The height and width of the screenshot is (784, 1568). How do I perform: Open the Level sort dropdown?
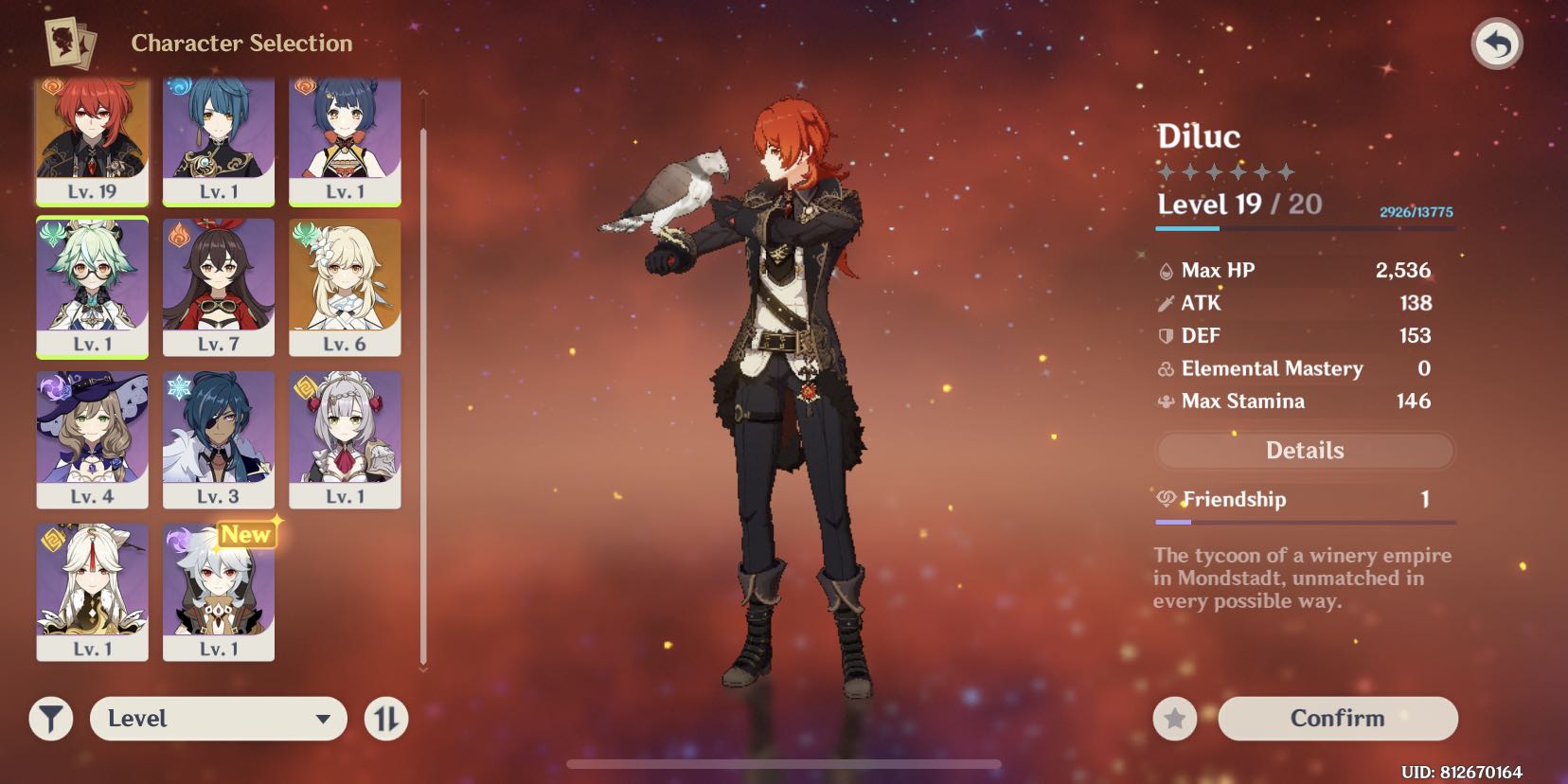click(x=218, y=719)
